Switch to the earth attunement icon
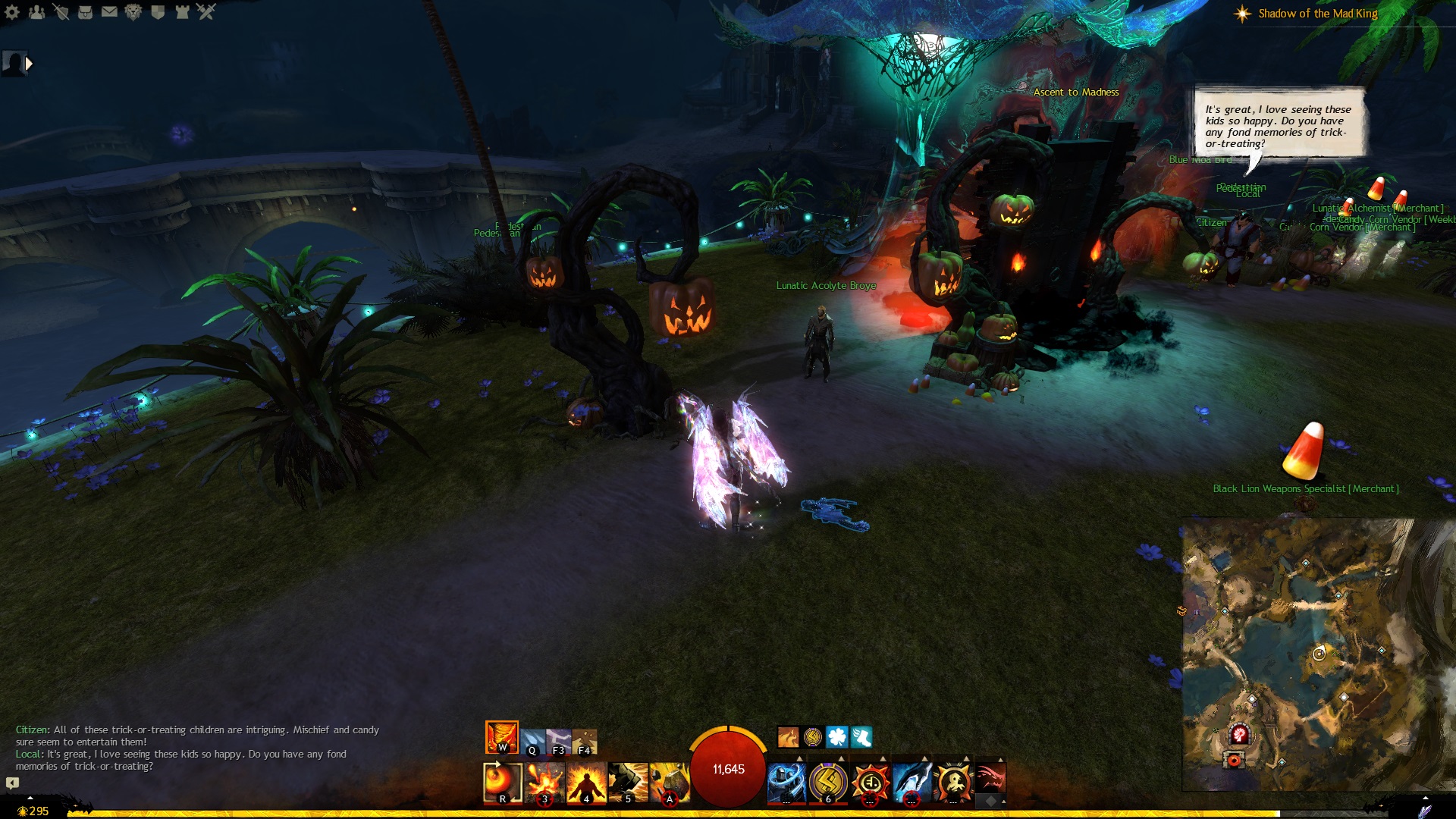This screenshot has width=1456, height=819. point(585,742)
